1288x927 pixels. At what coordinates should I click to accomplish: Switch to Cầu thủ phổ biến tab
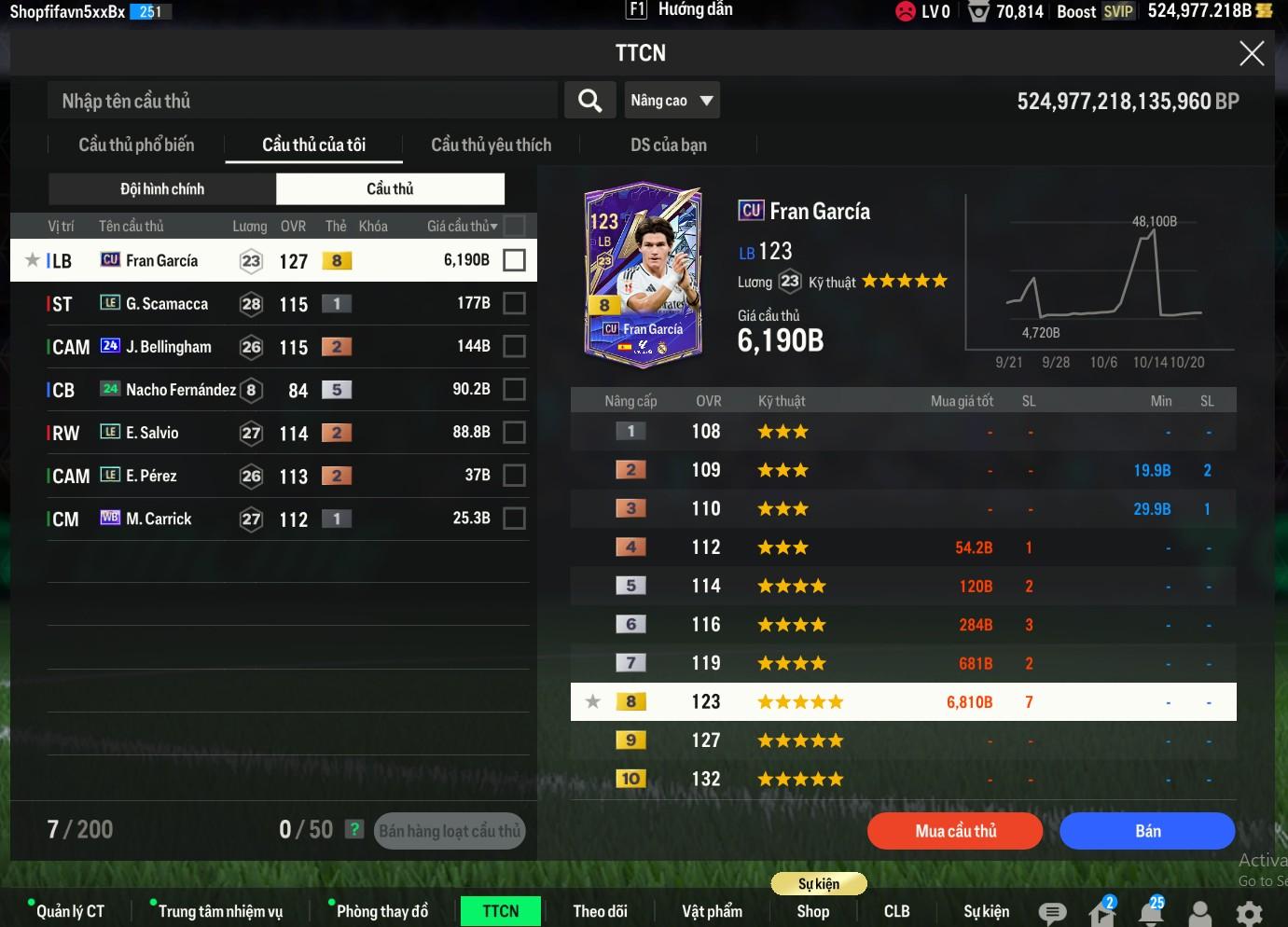(136, 145)
